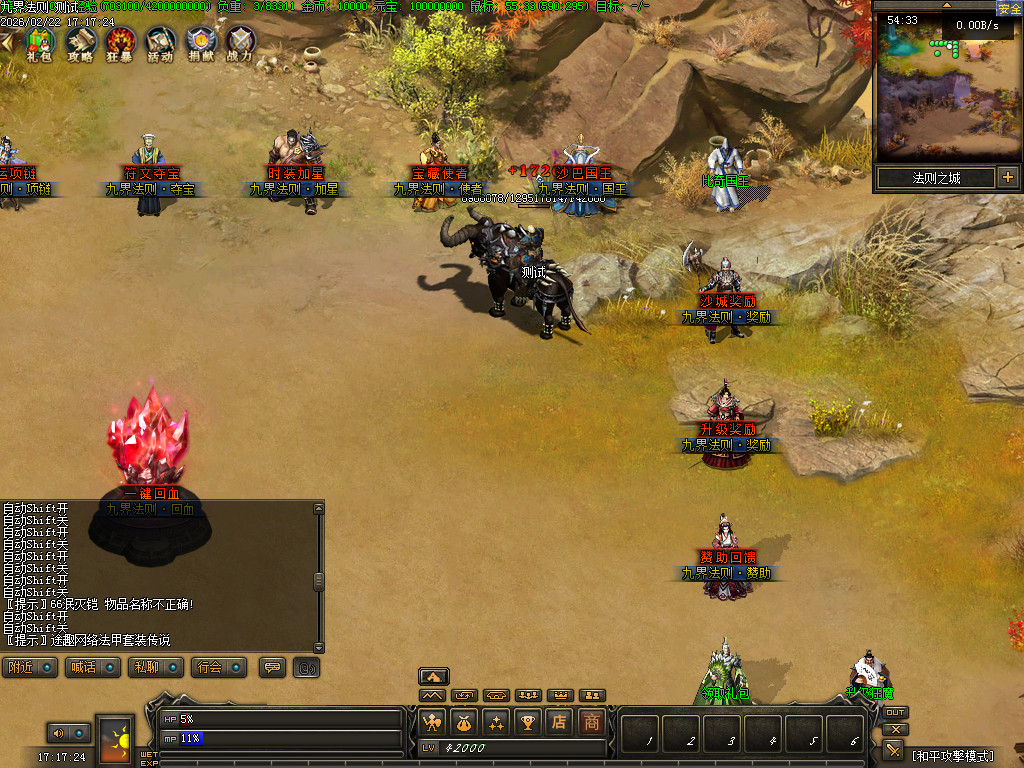Click the OUT logout button
1024x768 pixels.
(895, 713)
